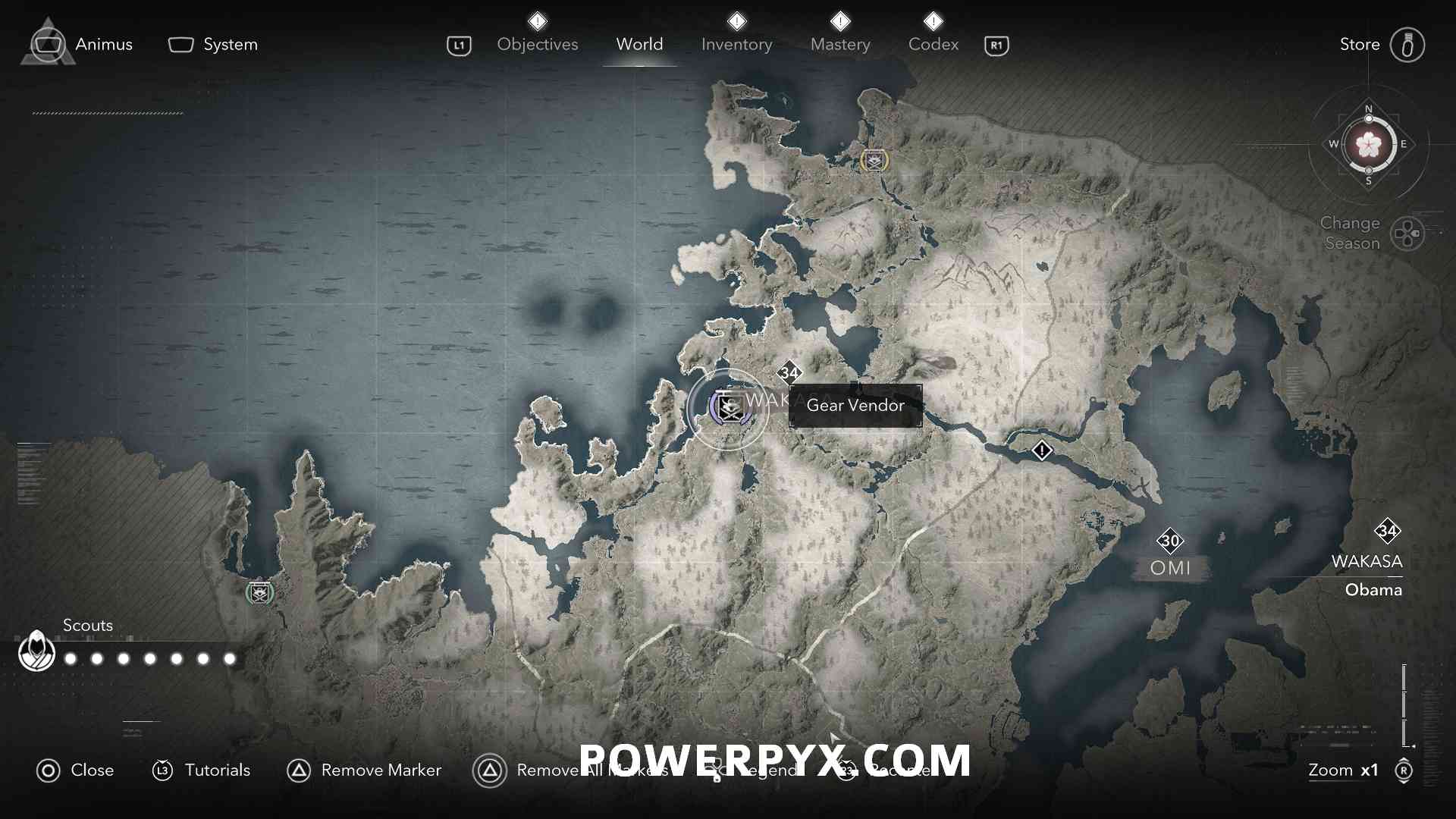Go to the Codex tab
Image resolution: width=1456 pixels, height=819 pixels.
click(x=934, y=45)
